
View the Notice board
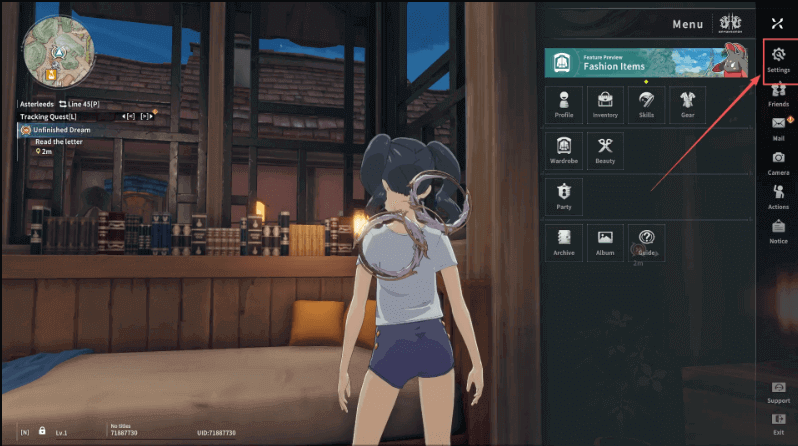pos(778,230)
